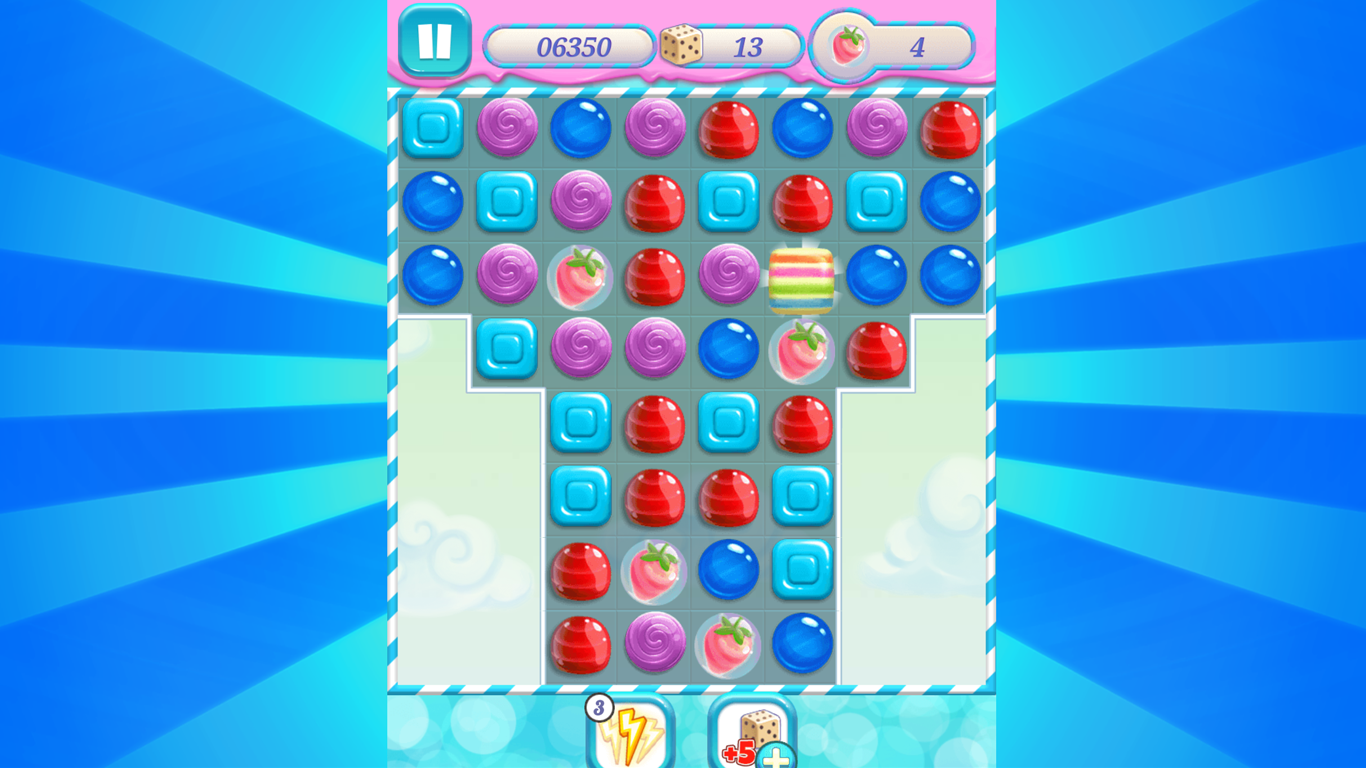
Task: Click the blue round candy at the bottom of the board
Action: tap(803, 645)
